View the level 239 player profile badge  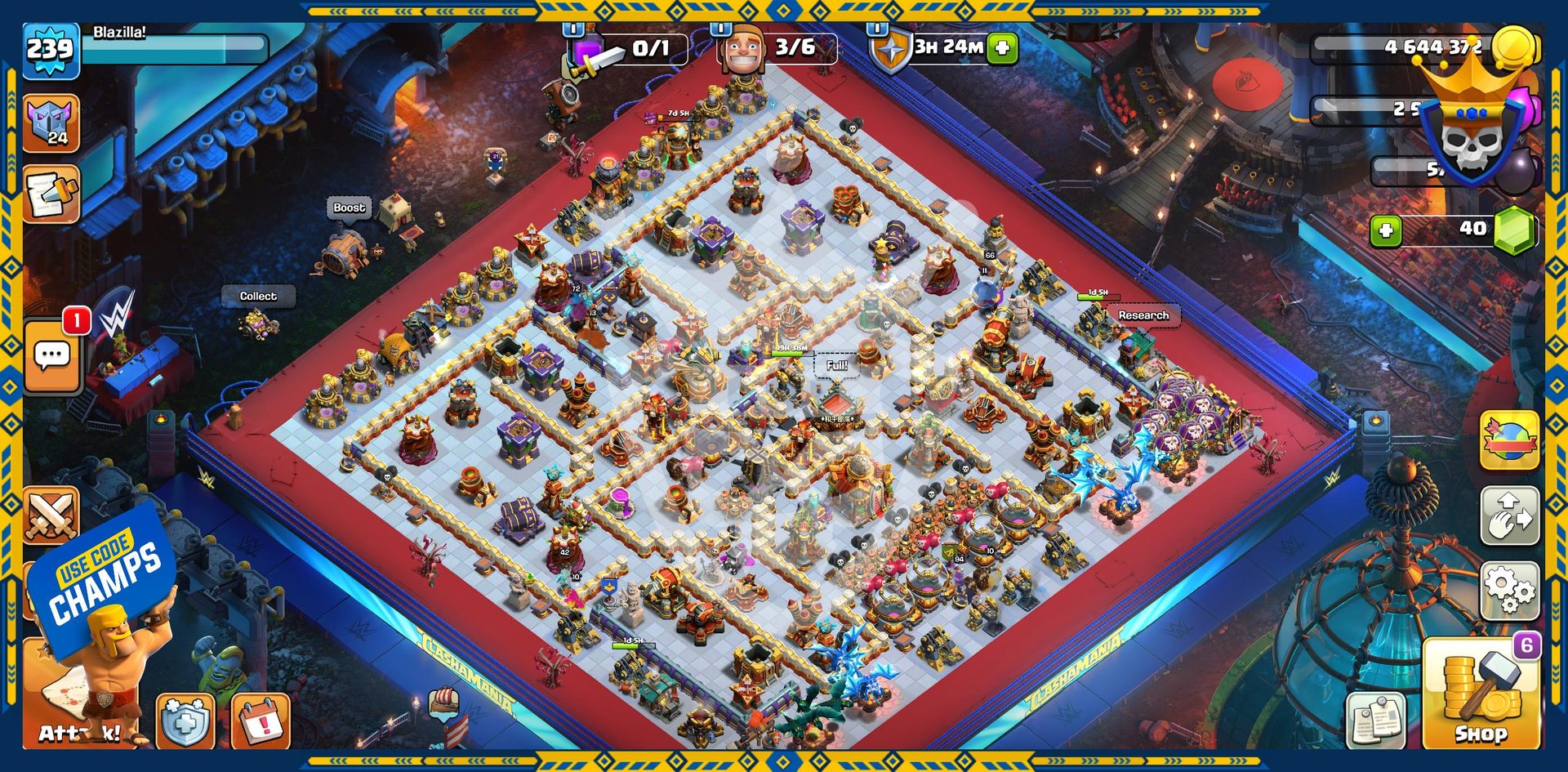51,51
